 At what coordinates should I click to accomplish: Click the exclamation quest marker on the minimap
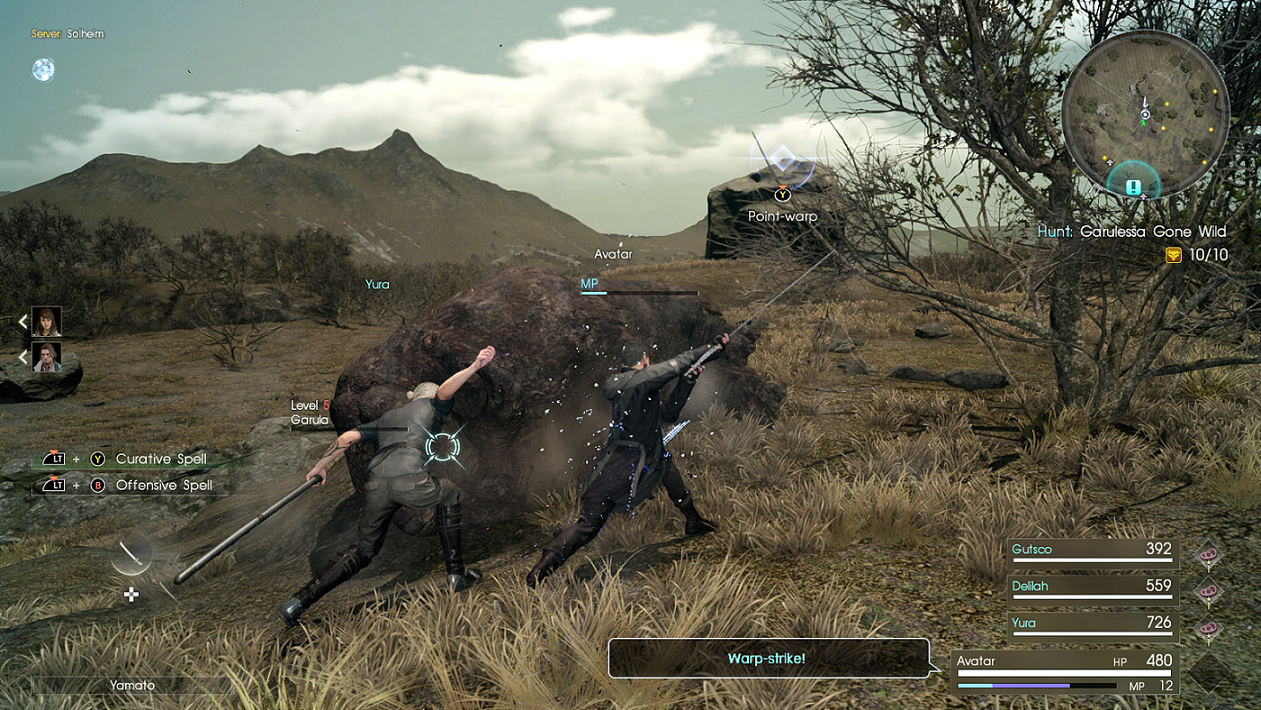click(1133, 187)
